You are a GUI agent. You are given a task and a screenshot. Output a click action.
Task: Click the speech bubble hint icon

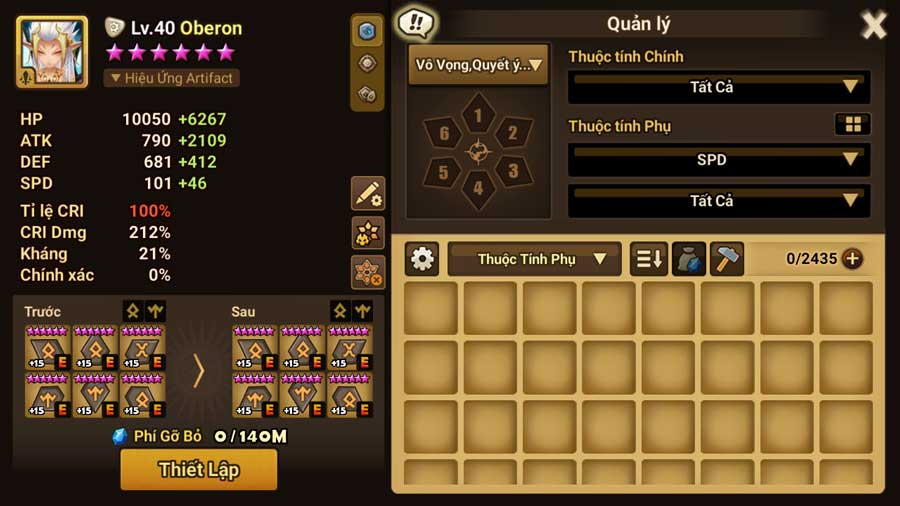[414, 22]
